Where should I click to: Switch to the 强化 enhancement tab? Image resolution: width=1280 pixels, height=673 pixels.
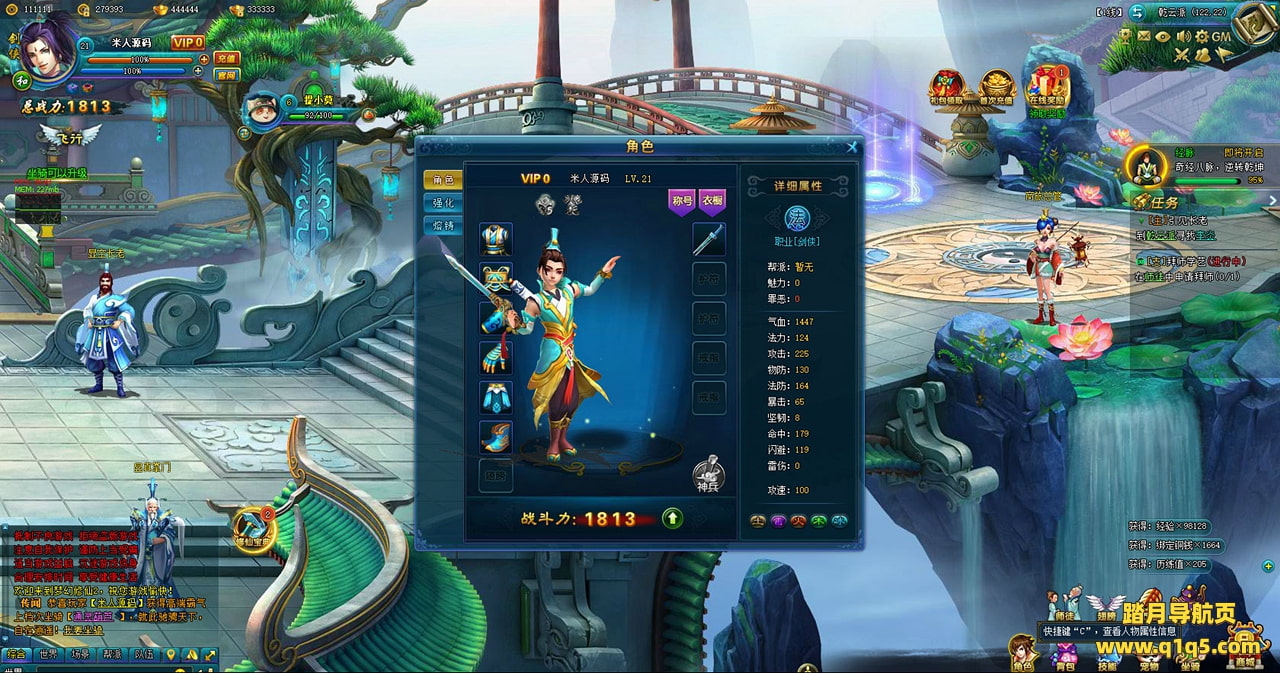point(443,202)
